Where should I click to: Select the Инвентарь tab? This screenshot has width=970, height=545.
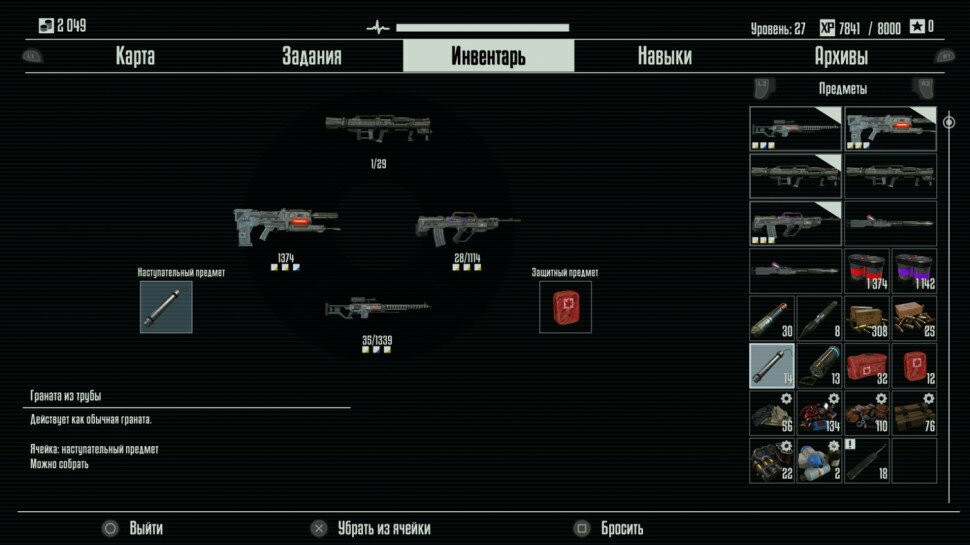point(488,56)
